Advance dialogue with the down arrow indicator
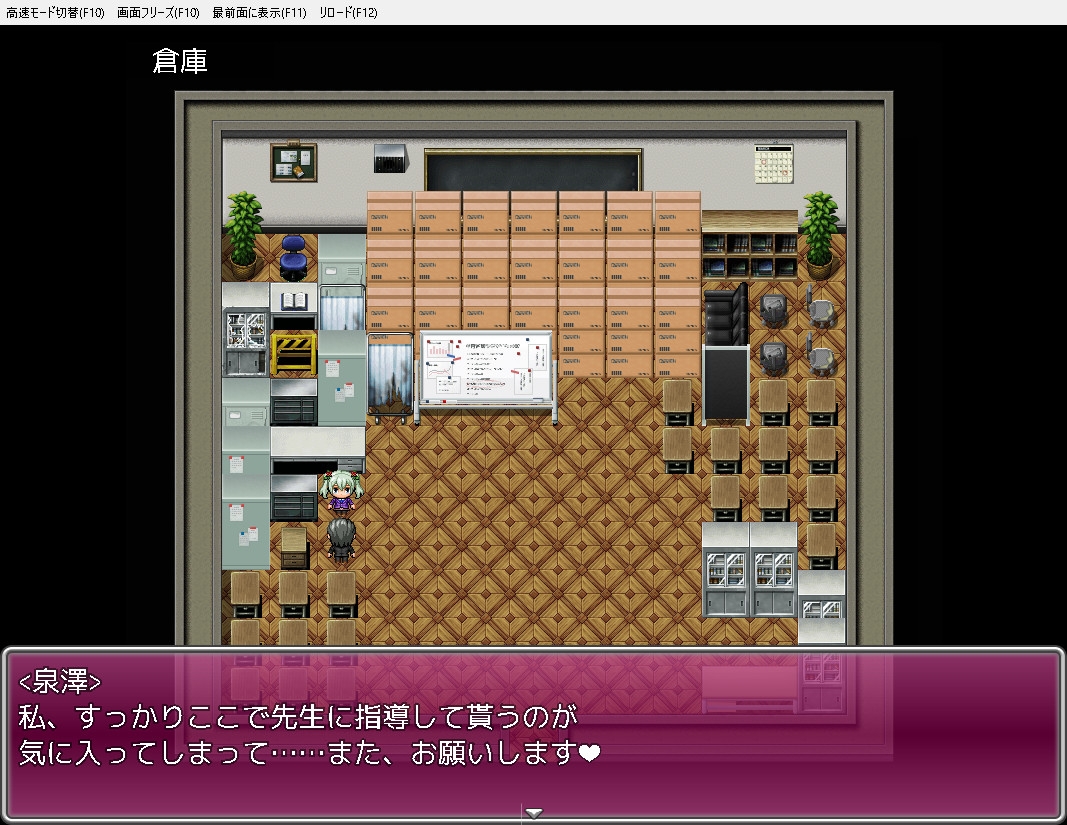 534,813
